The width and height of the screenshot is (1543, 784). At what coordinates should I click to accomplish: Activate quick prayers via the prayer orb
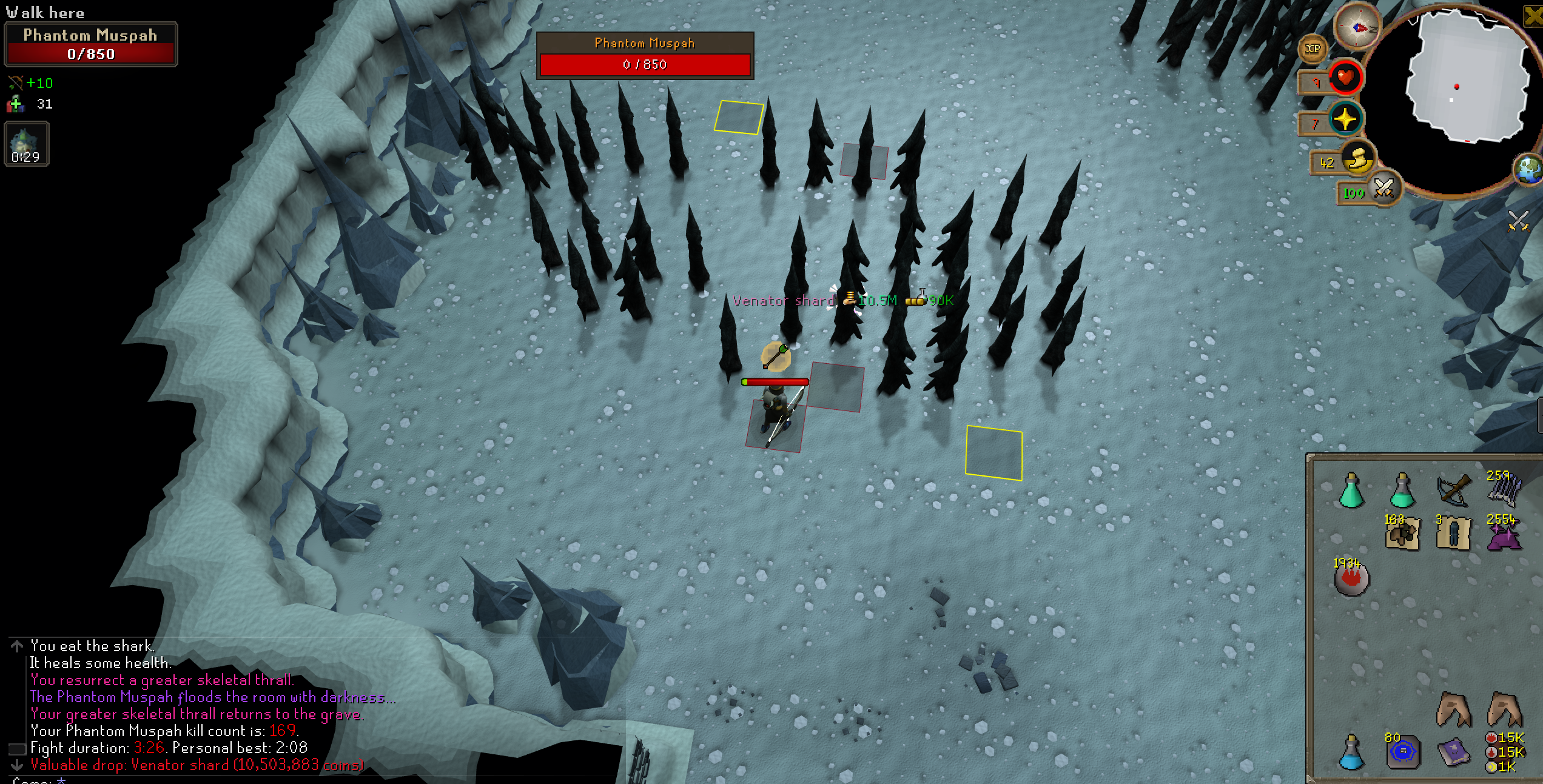coord(1345,119)
